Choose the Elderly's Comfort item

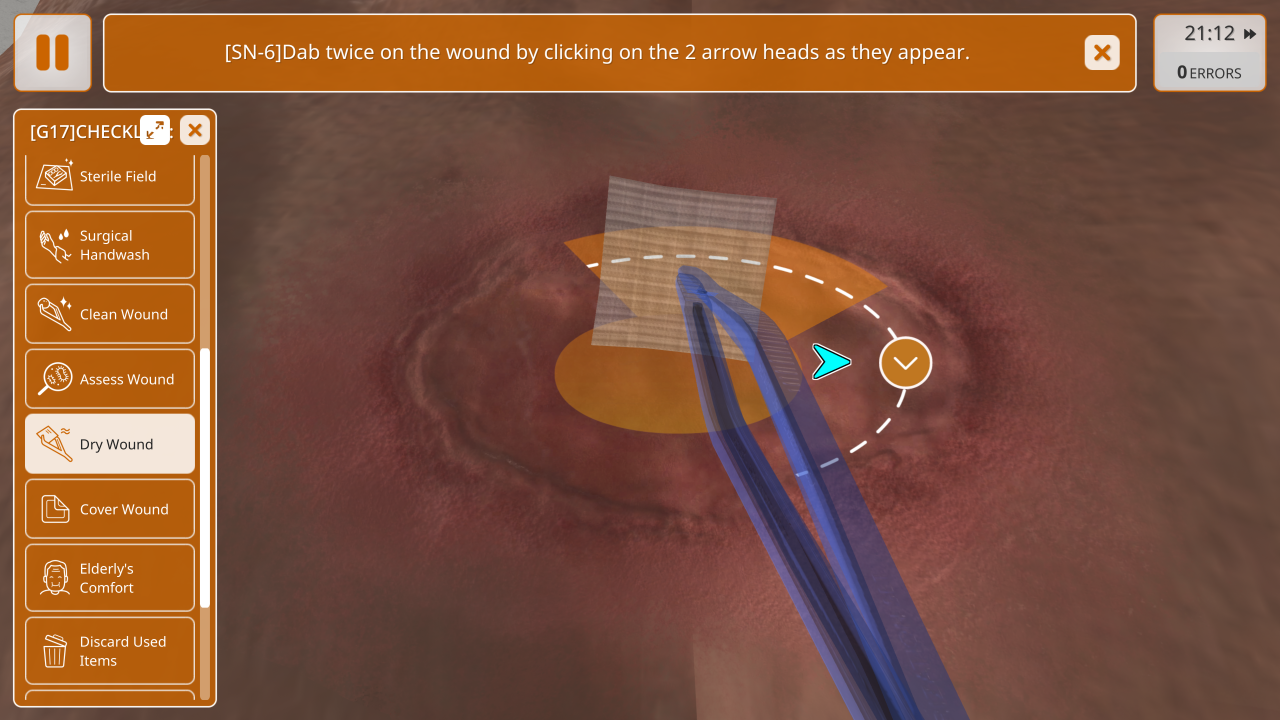point(110,578)
